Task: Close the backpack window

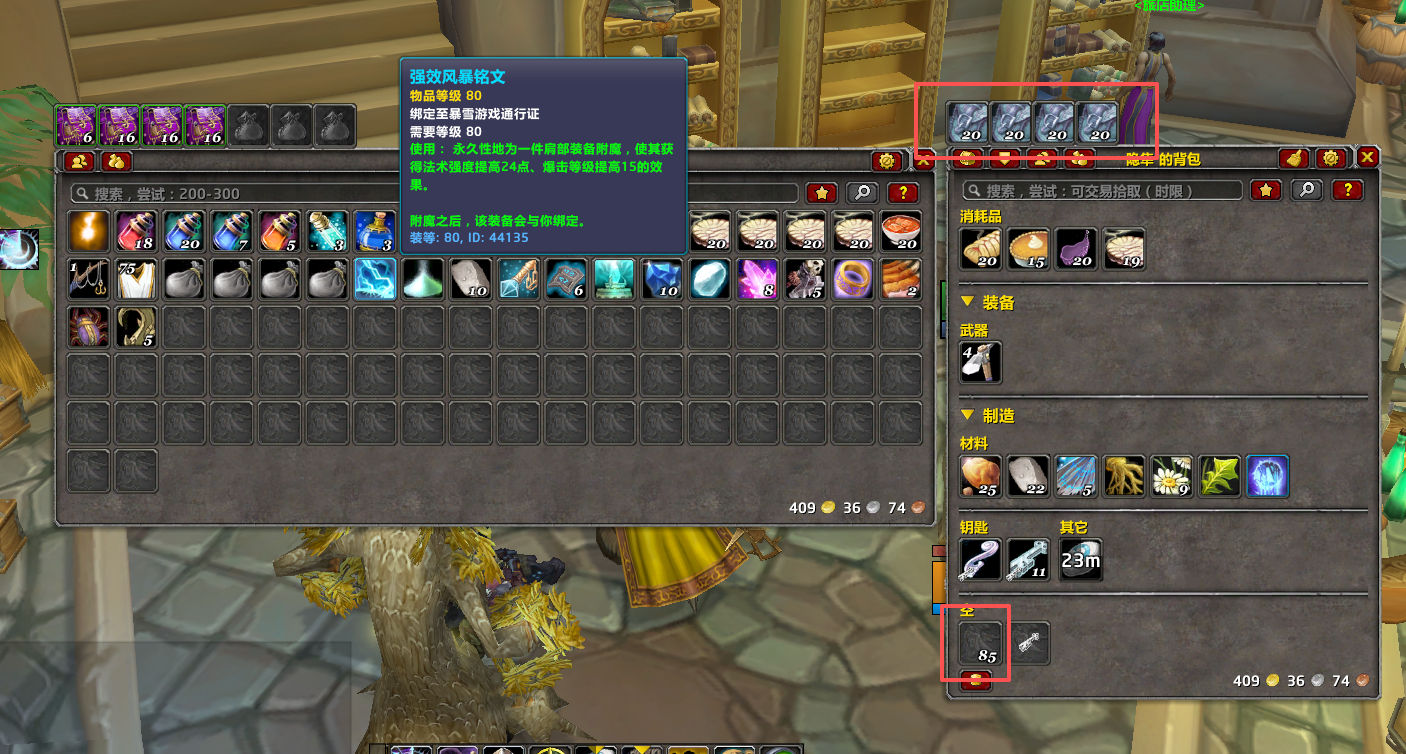Action: [1368, 157]
